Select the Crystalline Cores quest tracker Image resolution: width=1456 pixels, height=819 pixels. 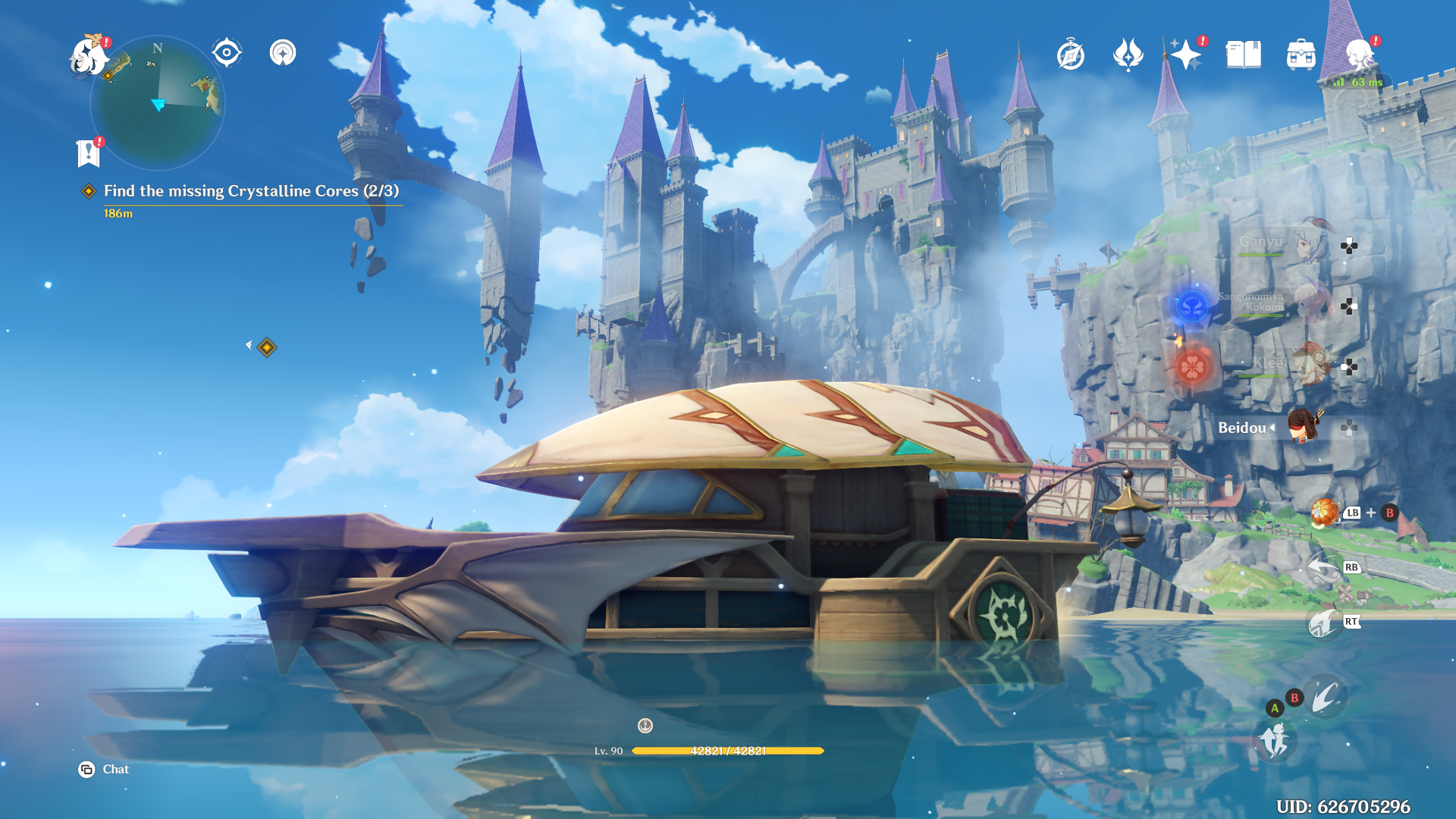pyautogui.click(x=250, y=191)
